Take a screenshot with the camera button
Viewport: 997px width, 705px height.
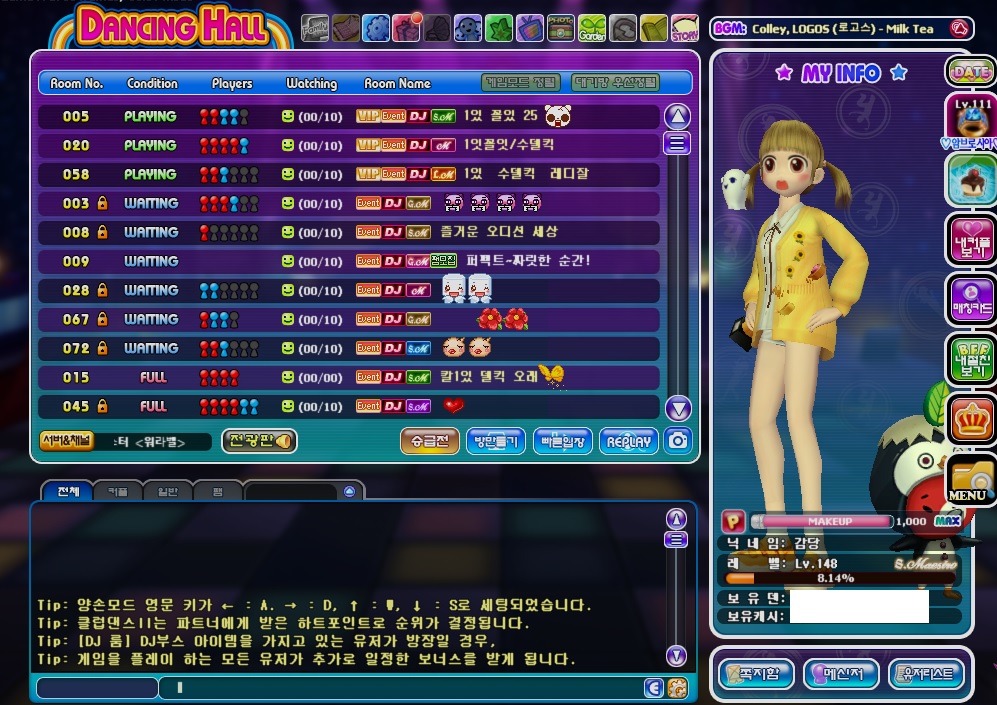(679, 441)
